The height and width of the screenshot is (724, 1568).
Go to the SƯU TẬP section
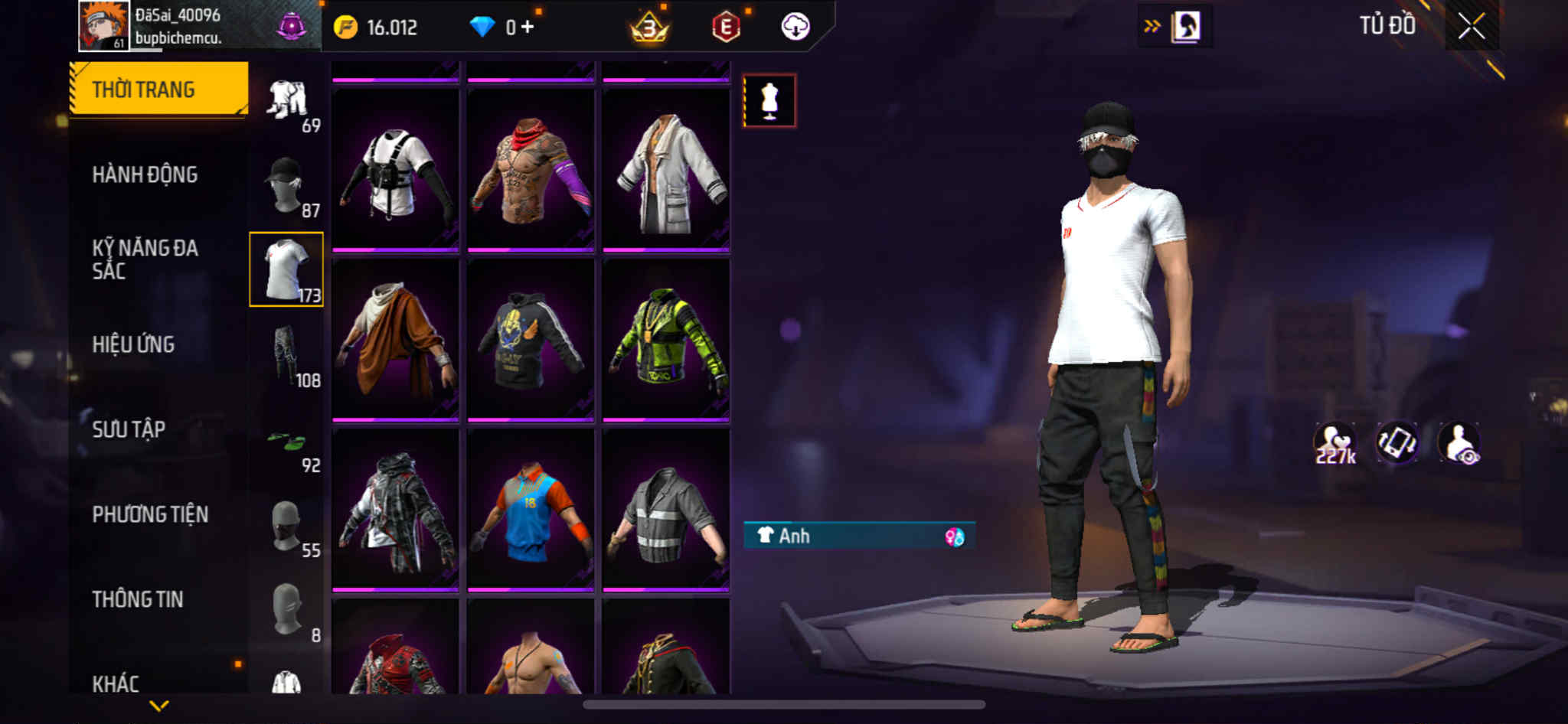129,429
